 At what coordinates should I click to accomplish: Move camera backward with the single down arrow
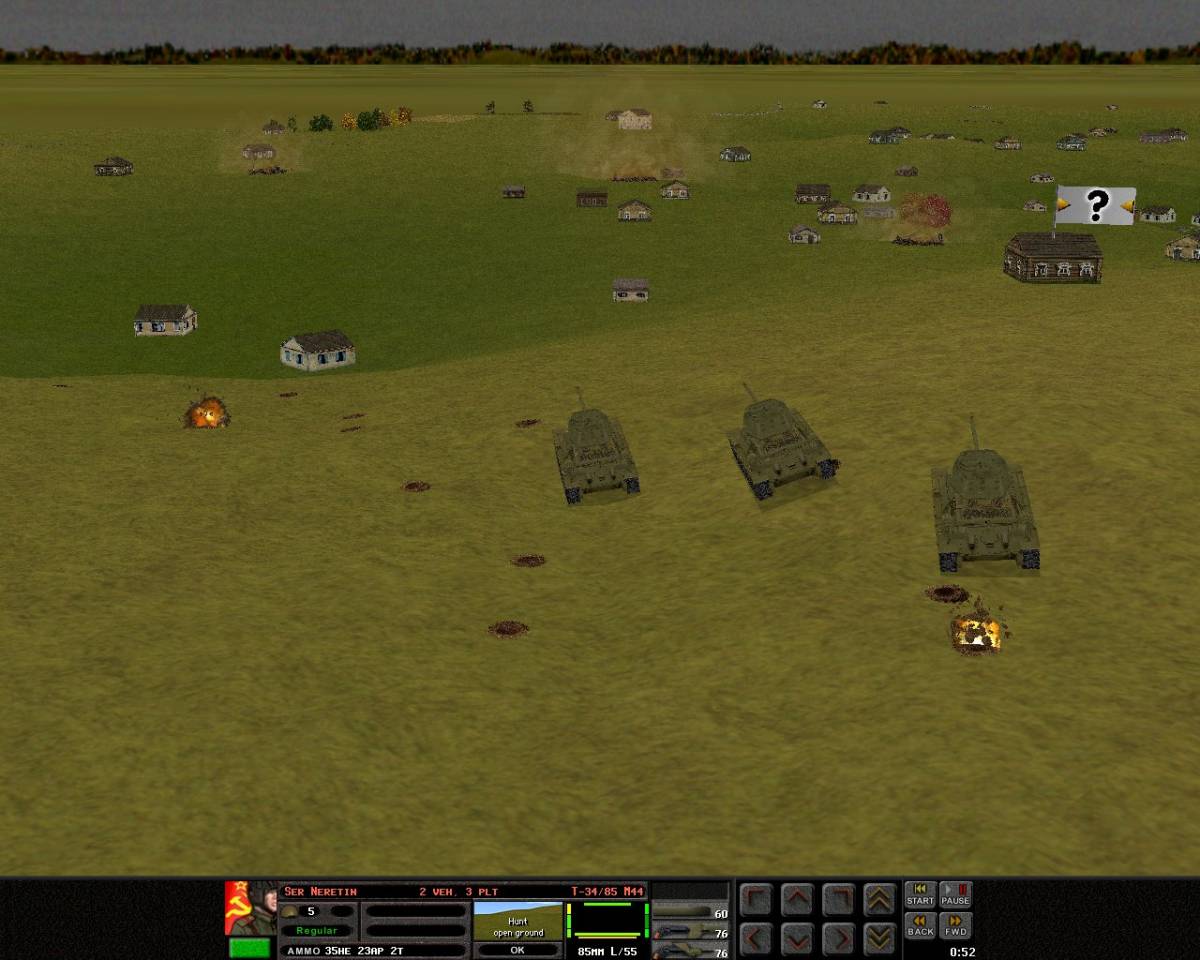(x=797, y=938)
